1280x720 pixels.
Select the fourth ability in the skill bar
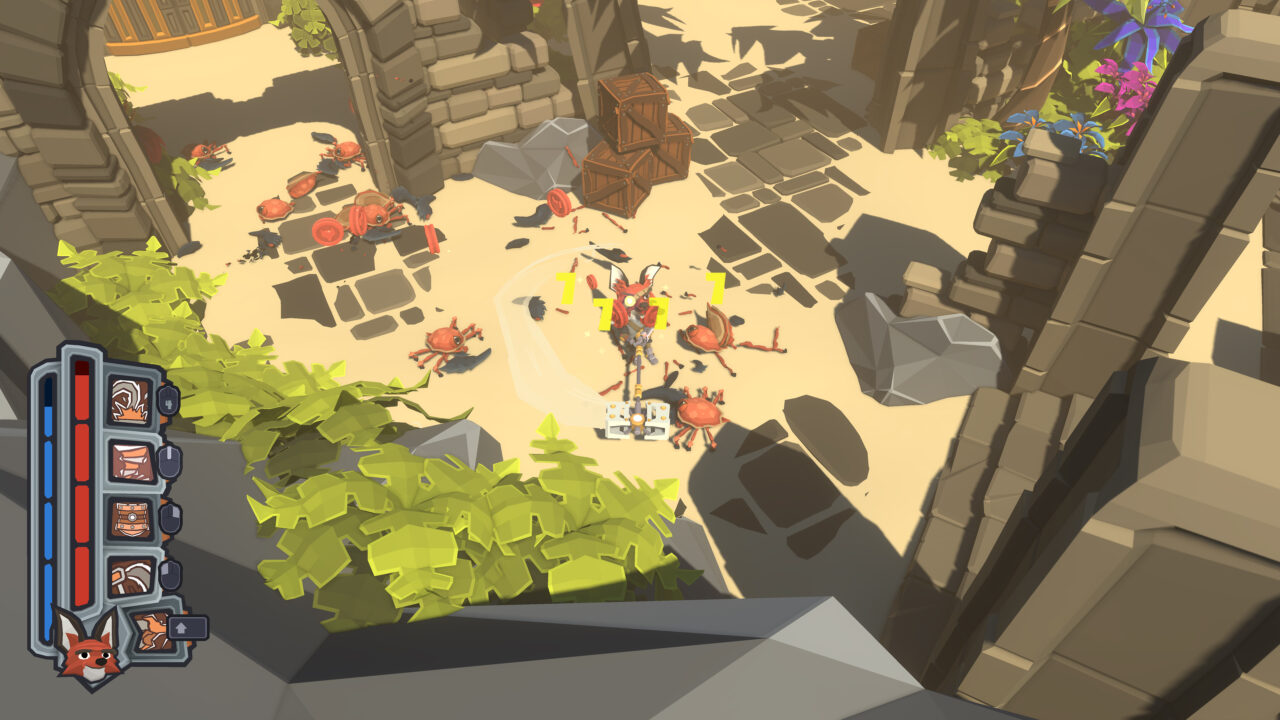point(131,574)
